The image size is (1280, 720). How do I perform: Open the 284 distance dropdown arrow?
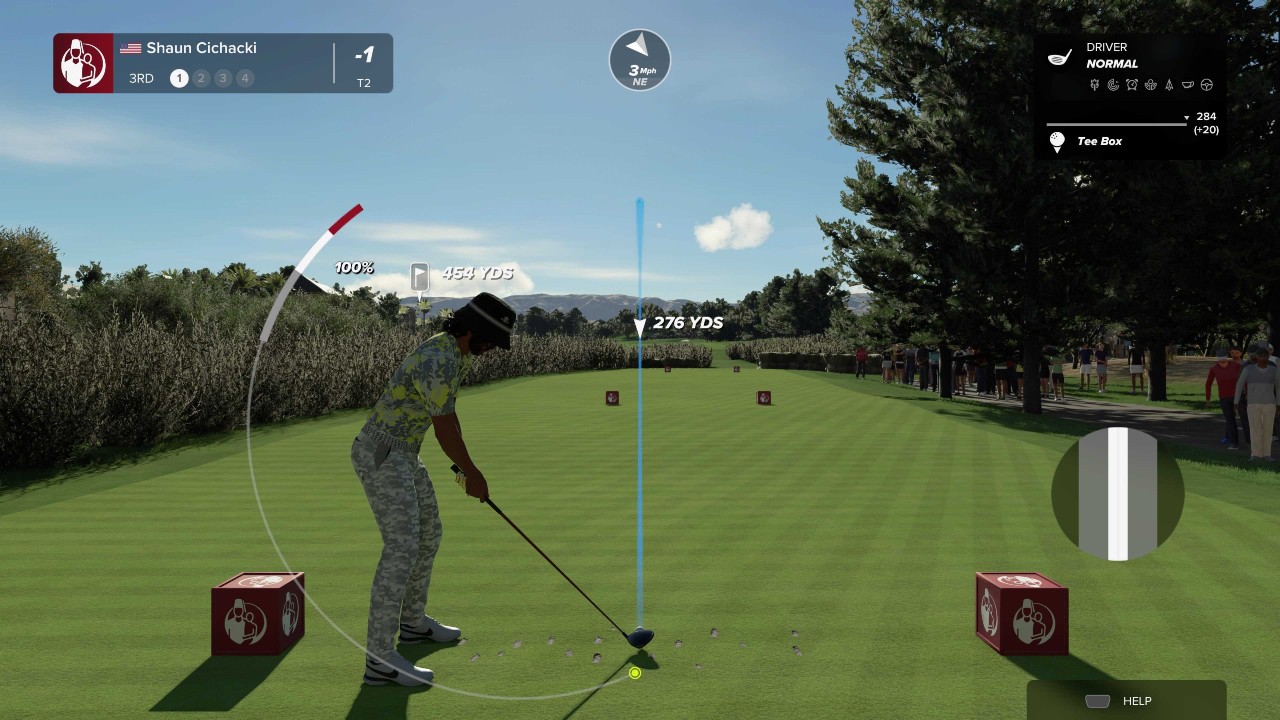pyautogui.click(x=1187, y=117)
